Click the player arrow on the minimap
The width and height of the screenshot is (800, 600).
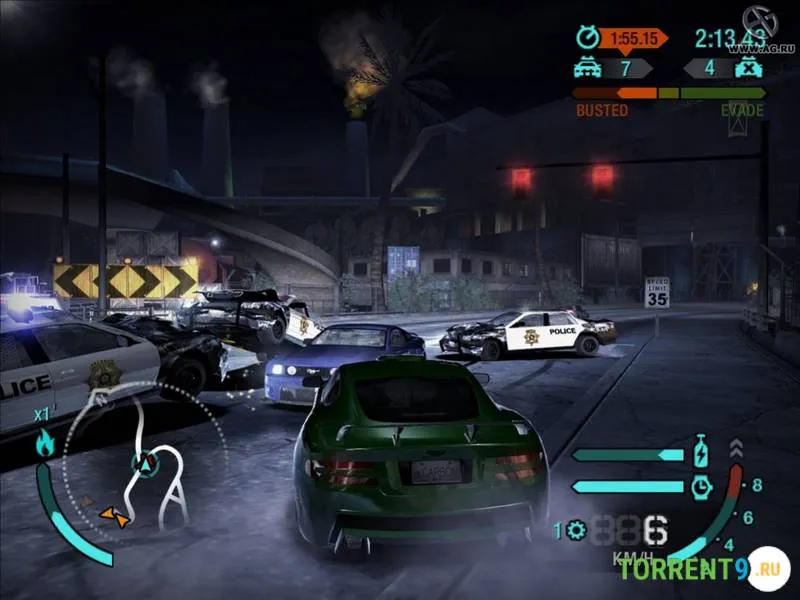point(146,463)
